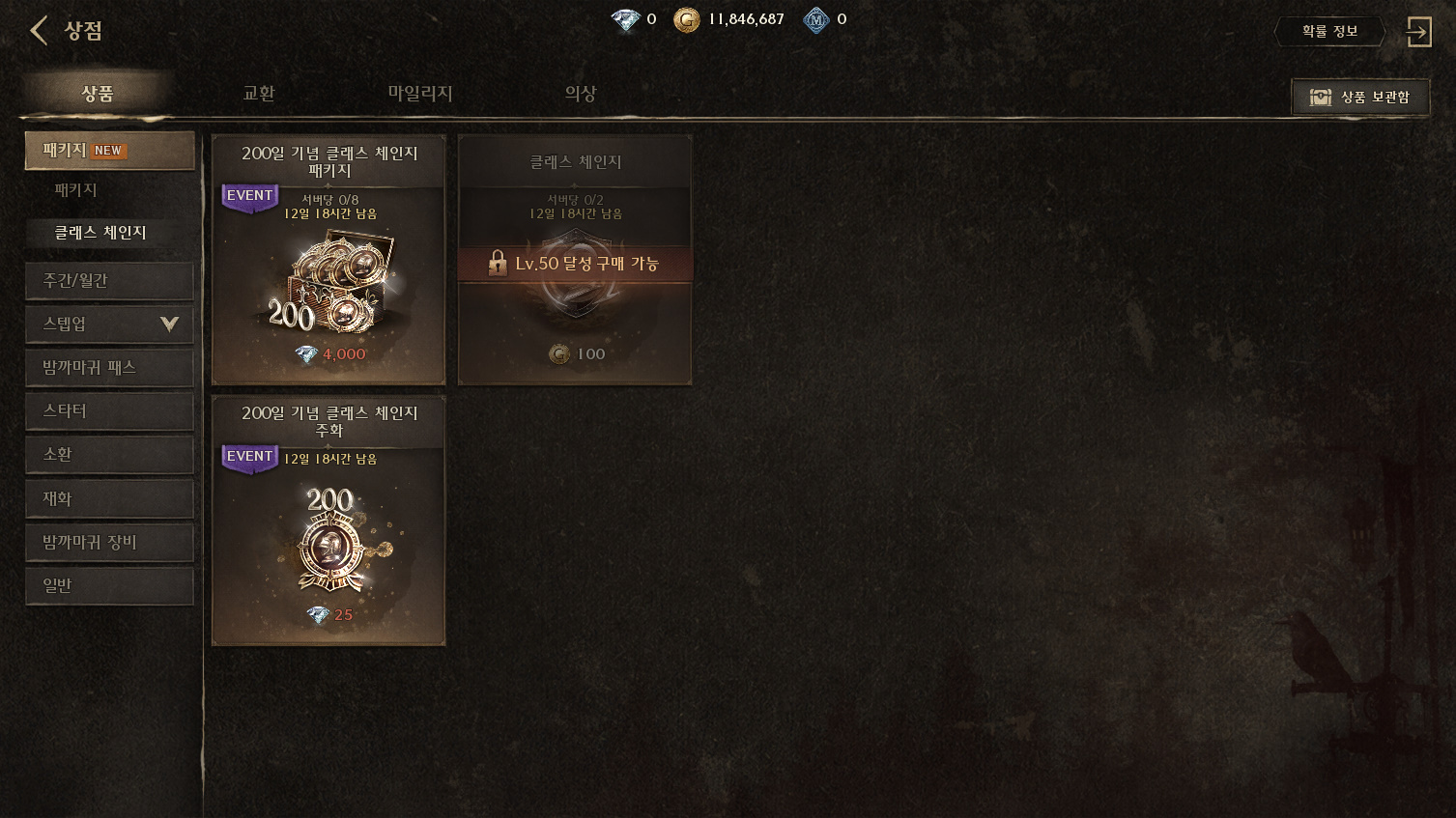Select the 상품 tab
Screen dimensions: 1456x818
pyautogui.click(x=98, y=94)
